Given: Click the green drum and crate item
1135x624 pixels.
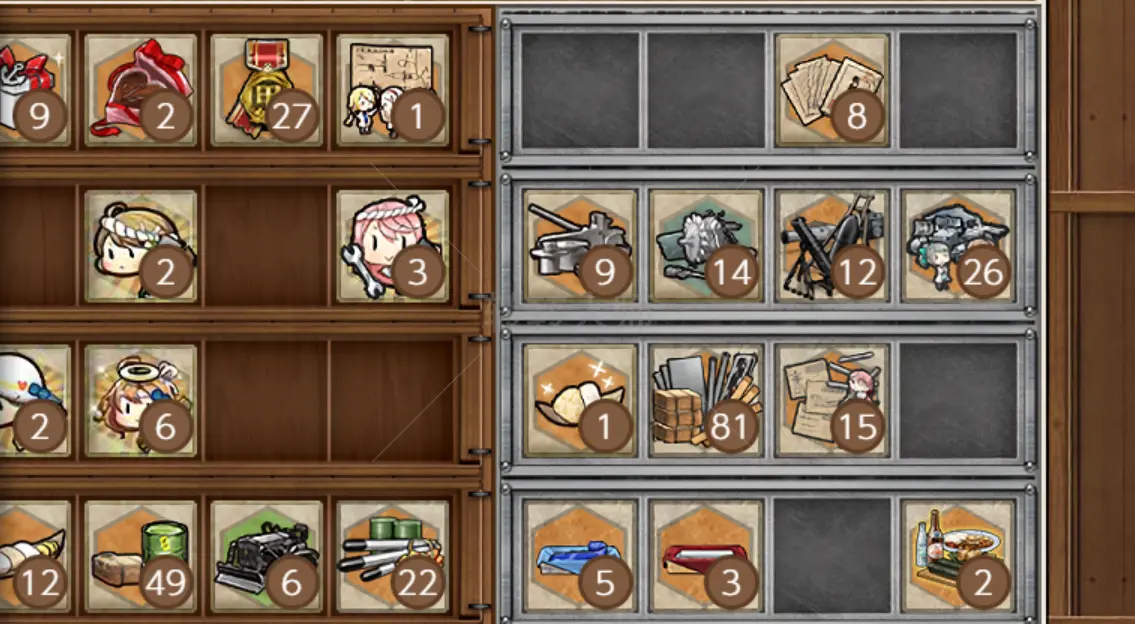Looking at the screenshot, I should [140, 556].
